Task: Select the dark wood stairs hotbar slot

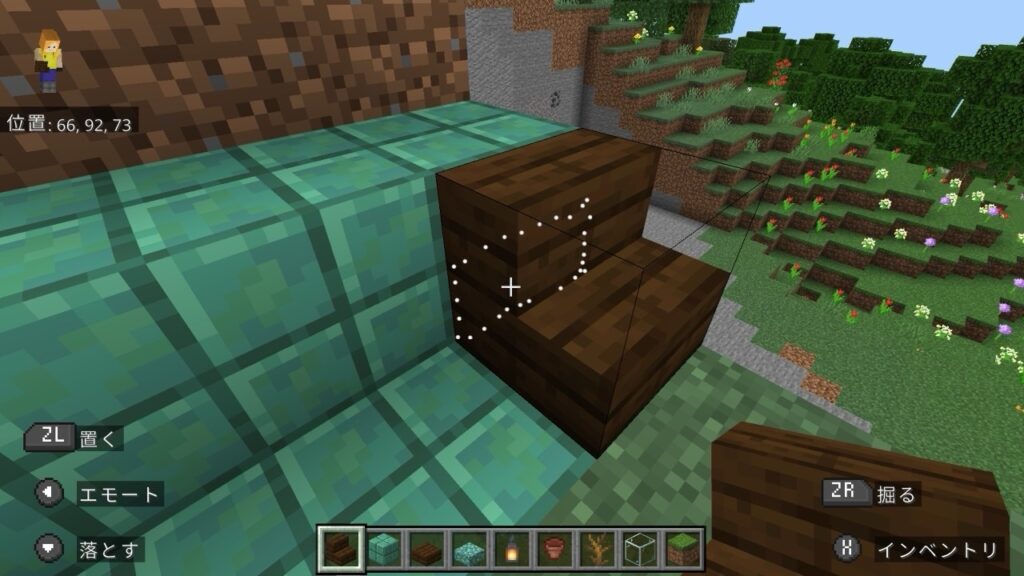Action: [x=340, y=548]
